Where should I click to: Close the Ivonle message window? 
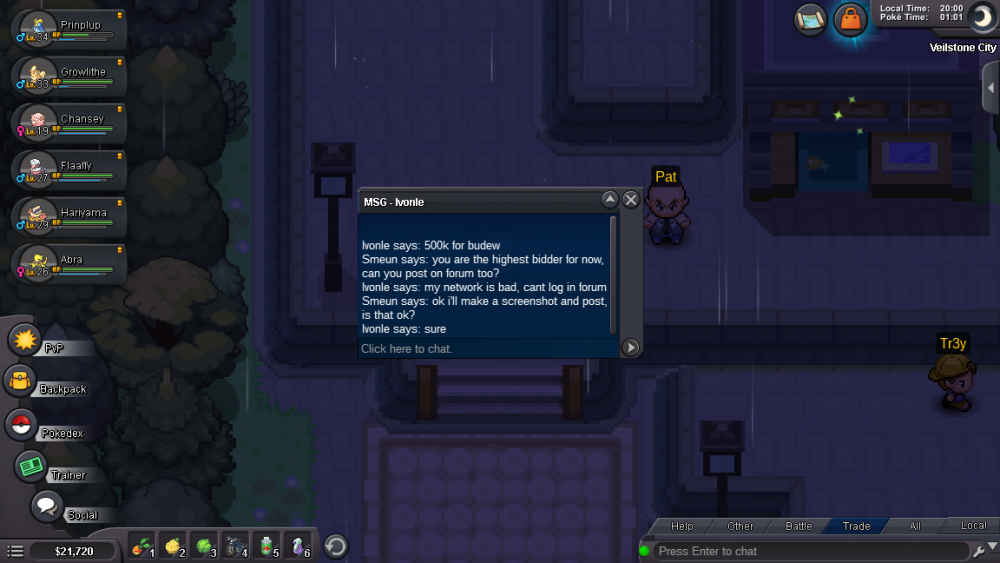[631, 200]
